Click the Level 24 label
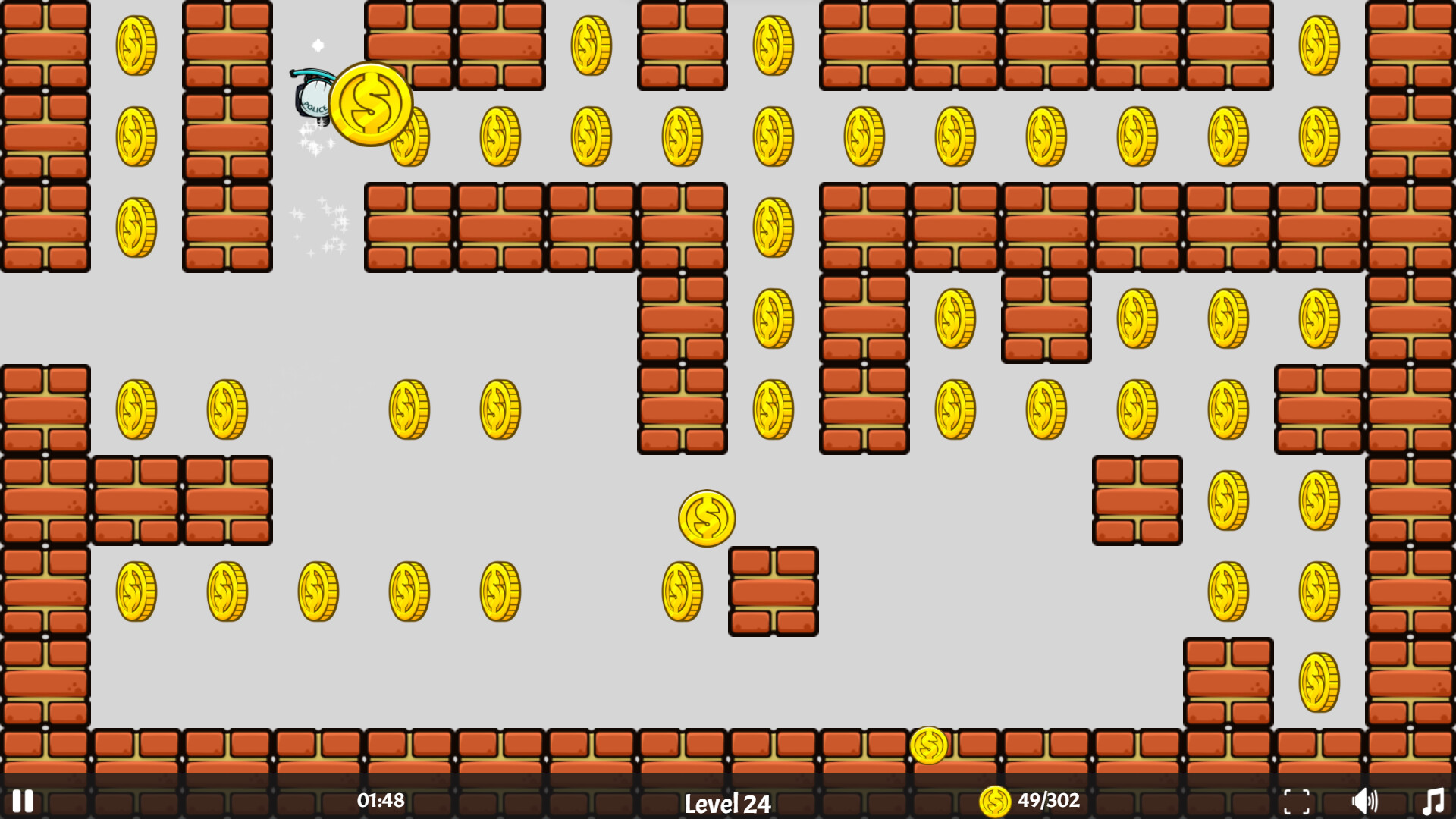This screenshot has height=819, width=1456. tap(727, 802)
